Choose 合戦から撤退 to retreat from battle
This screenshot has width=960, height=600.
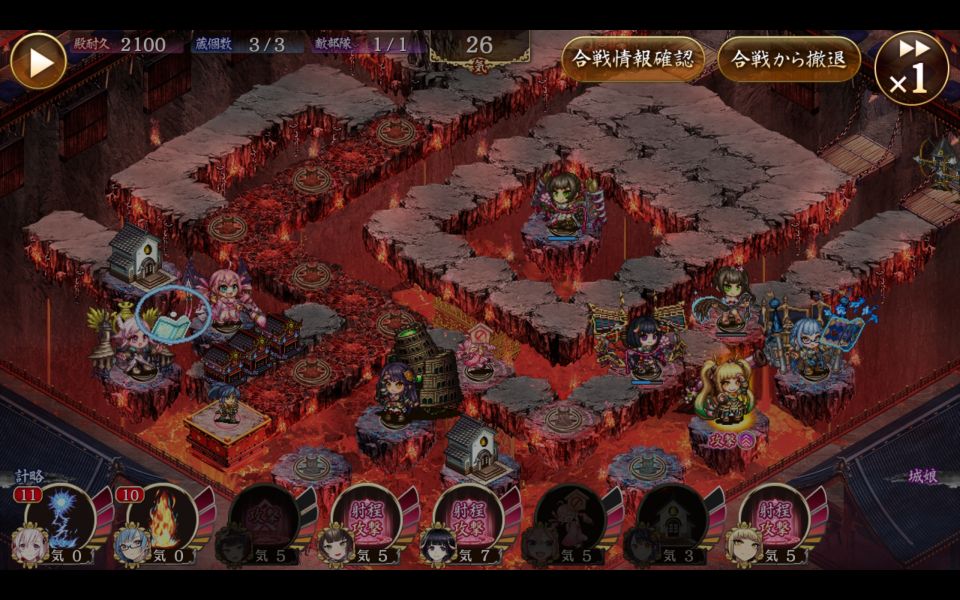coord(789,58)
